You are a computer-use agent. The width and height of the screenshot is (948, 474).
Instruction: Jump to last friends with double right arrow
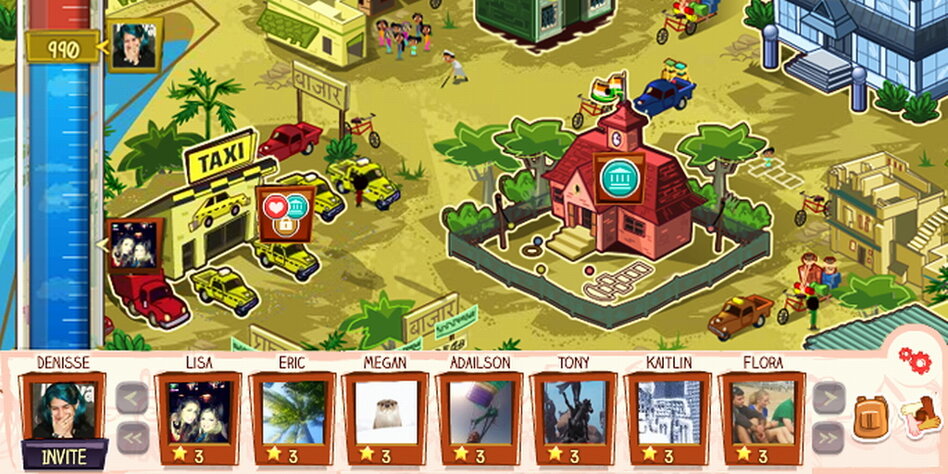tap(828, 437)
